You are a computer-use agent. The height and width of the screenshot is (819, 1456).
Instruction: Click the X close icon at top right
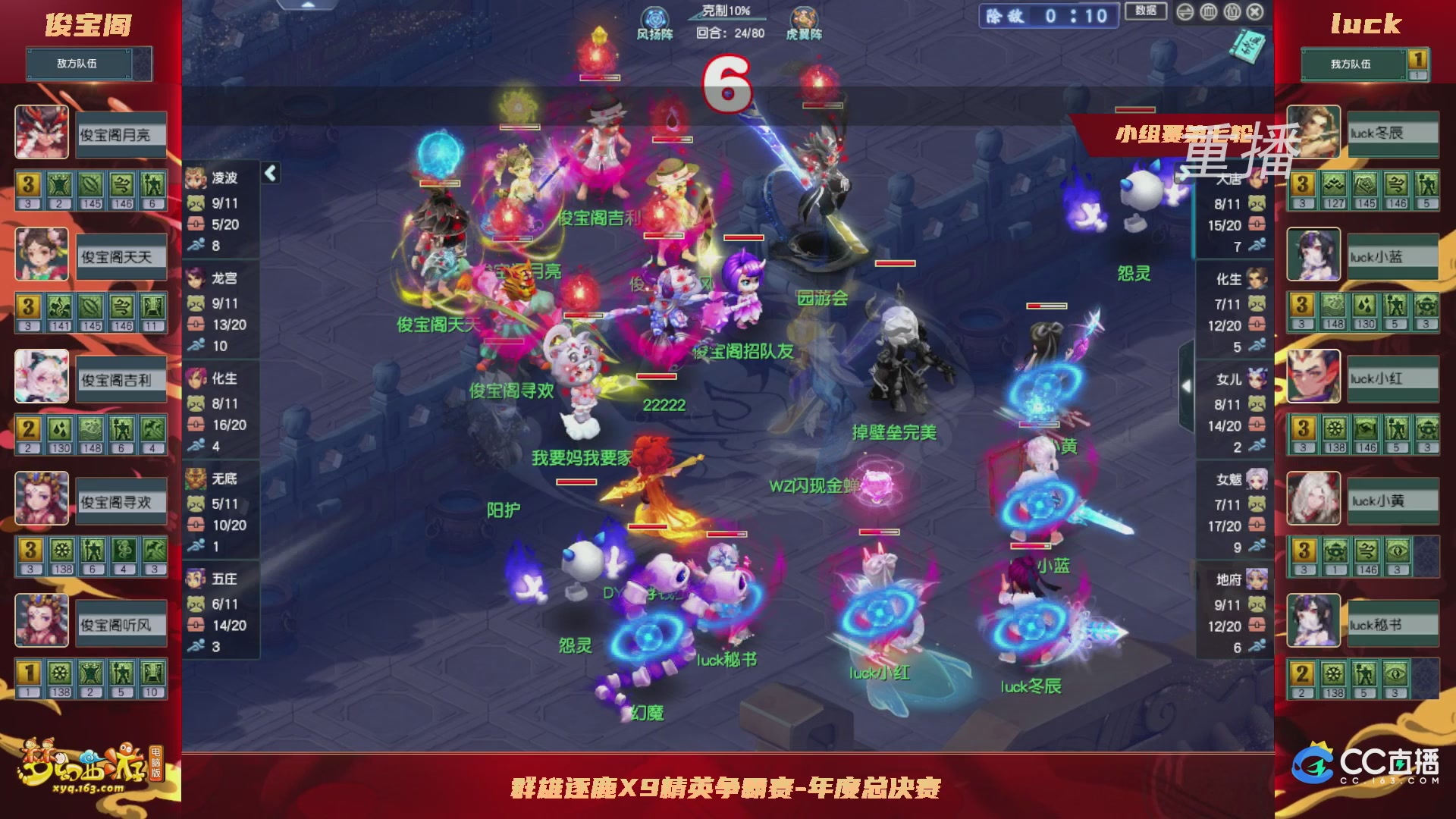(1256, 11)
